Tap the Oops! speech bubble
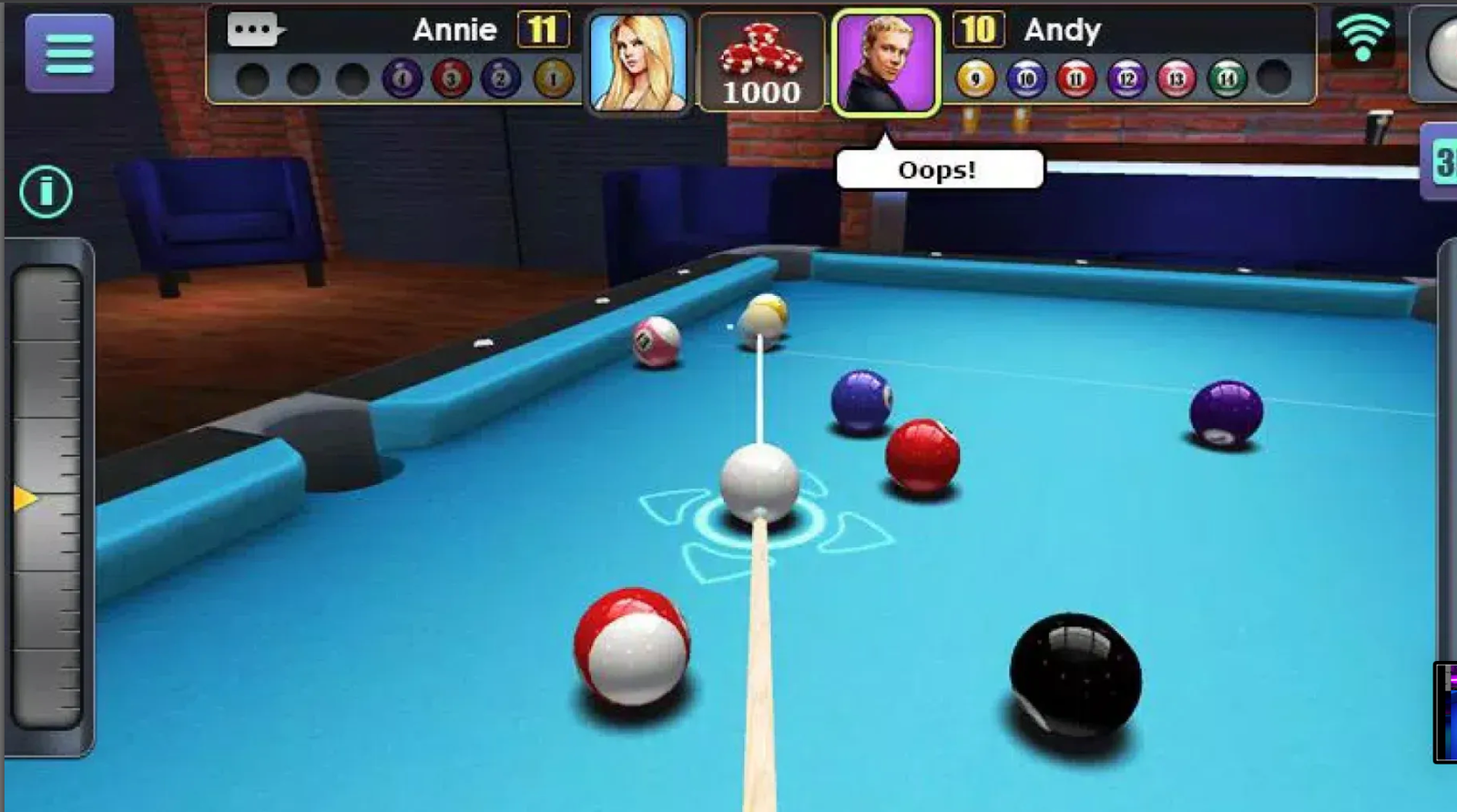This screenshot has height=812, width=1457. point(938,167)
